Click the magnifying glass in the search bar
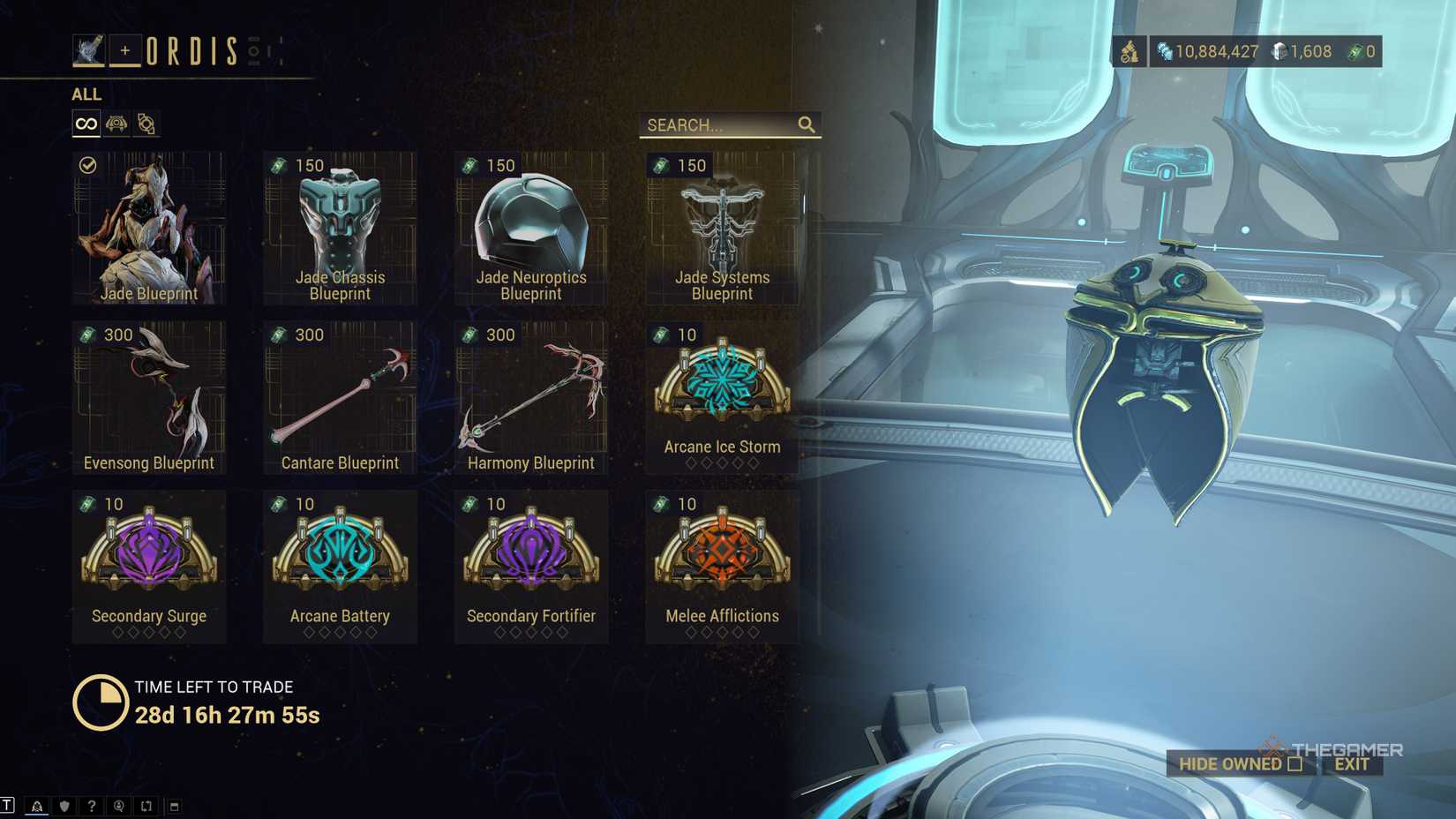 806,124
